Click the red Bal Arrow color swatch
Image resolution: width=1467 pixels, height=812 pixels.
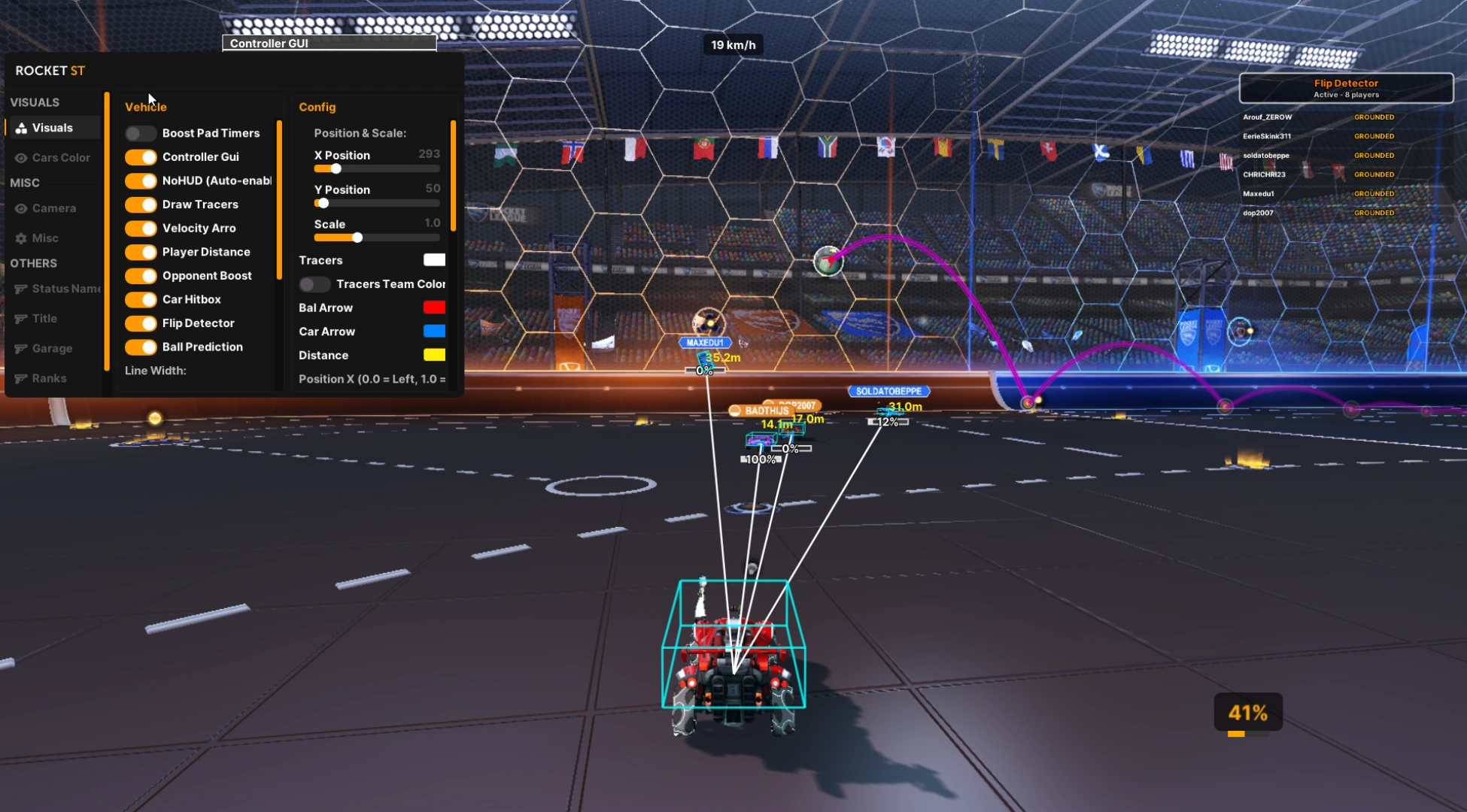coord(435,307)
